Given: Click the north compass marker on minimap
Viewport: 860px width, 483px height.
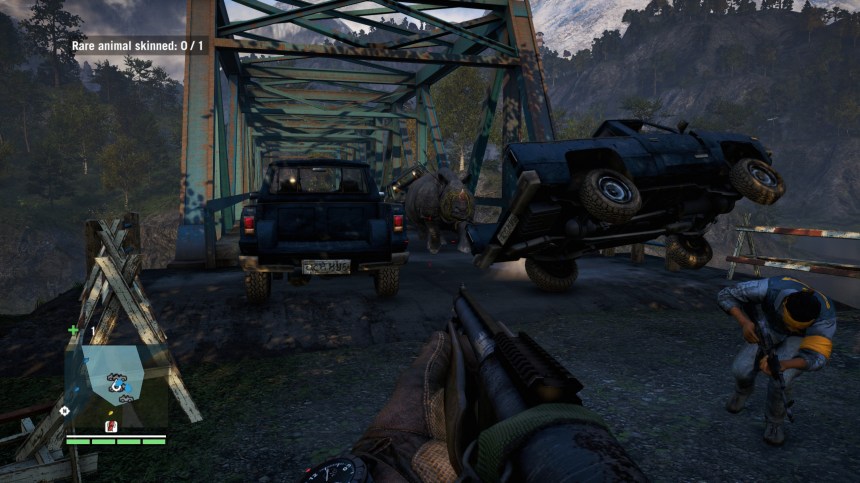Looking at the screenshot, I should click(x=65, y=410).
